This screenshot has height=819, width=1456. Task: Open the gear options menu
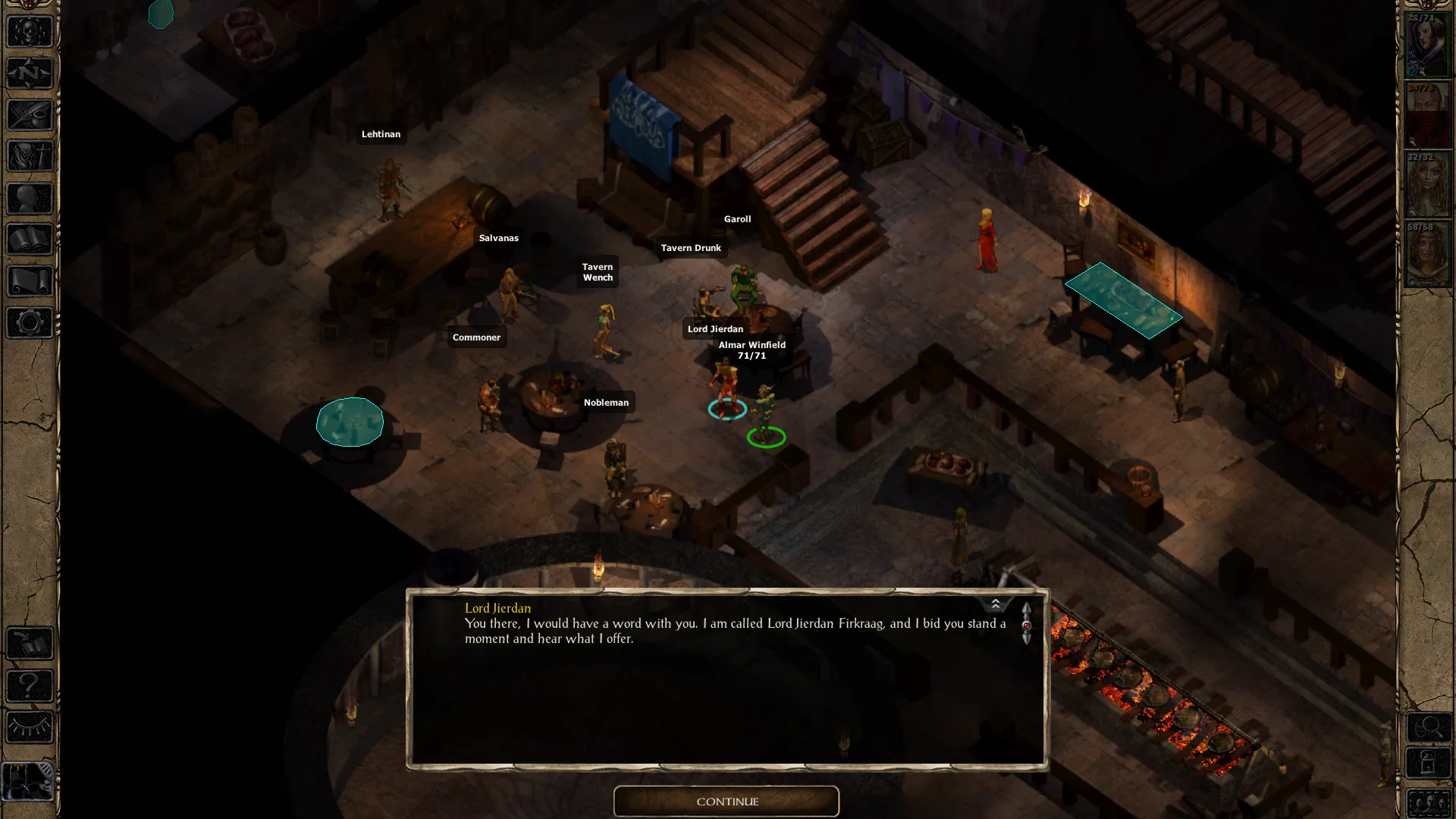[x=30, y=323]
